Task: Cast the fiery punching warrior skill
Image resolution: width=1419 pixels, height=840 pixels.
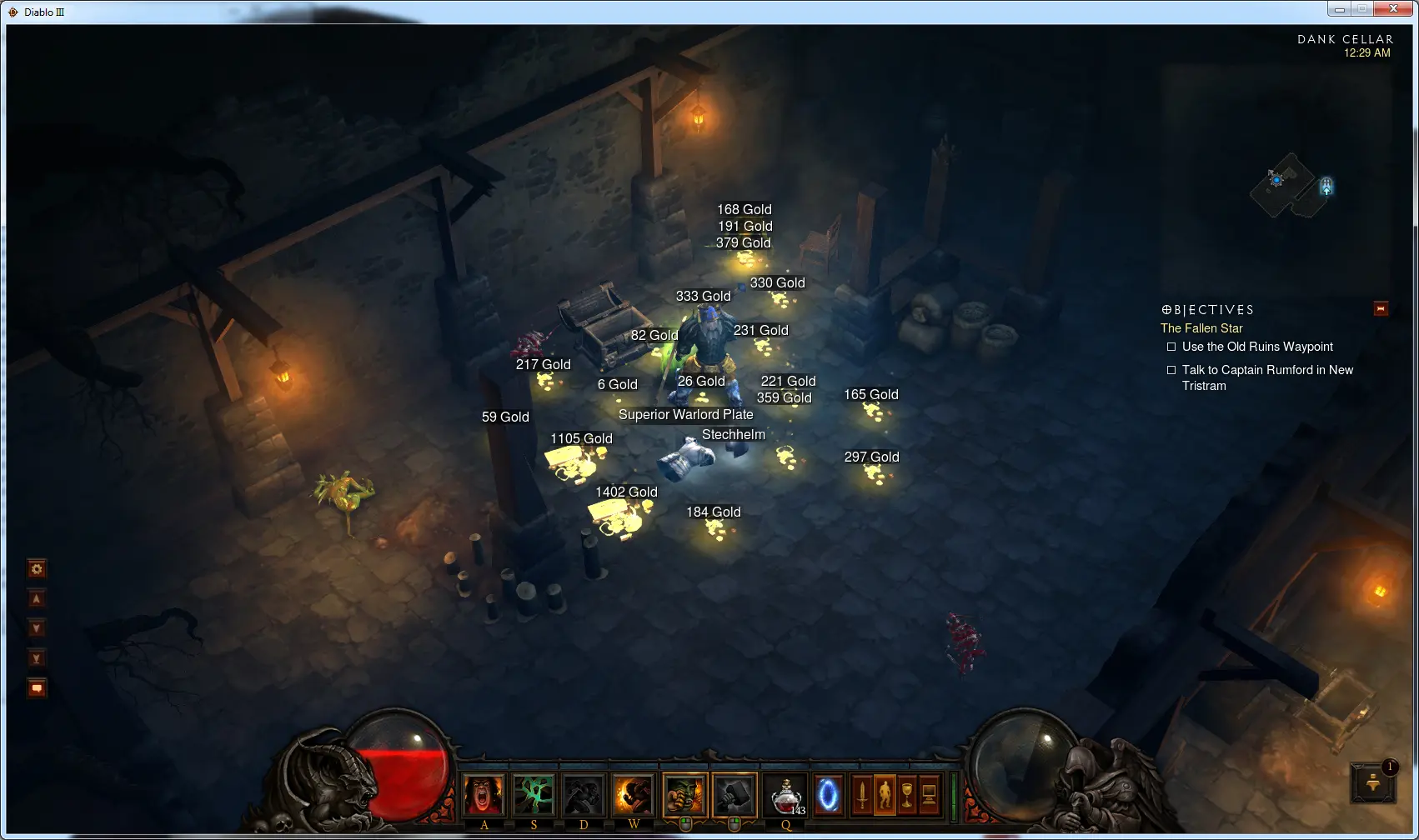Action: pyautogui.click(x=634, y=794)
